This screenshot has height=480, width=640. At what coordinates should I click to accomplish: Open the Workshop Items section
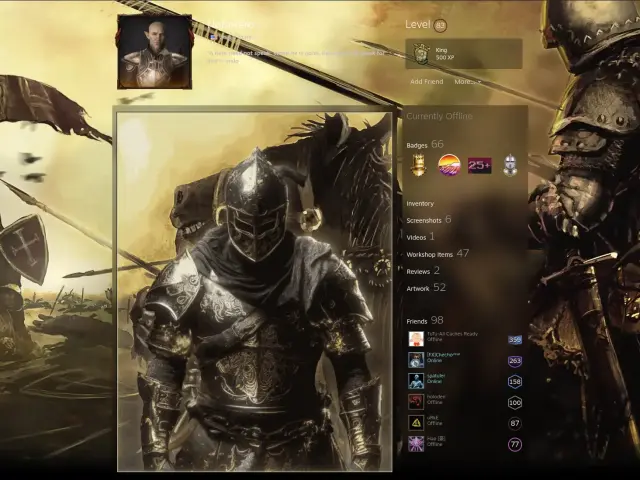(430, 254)
